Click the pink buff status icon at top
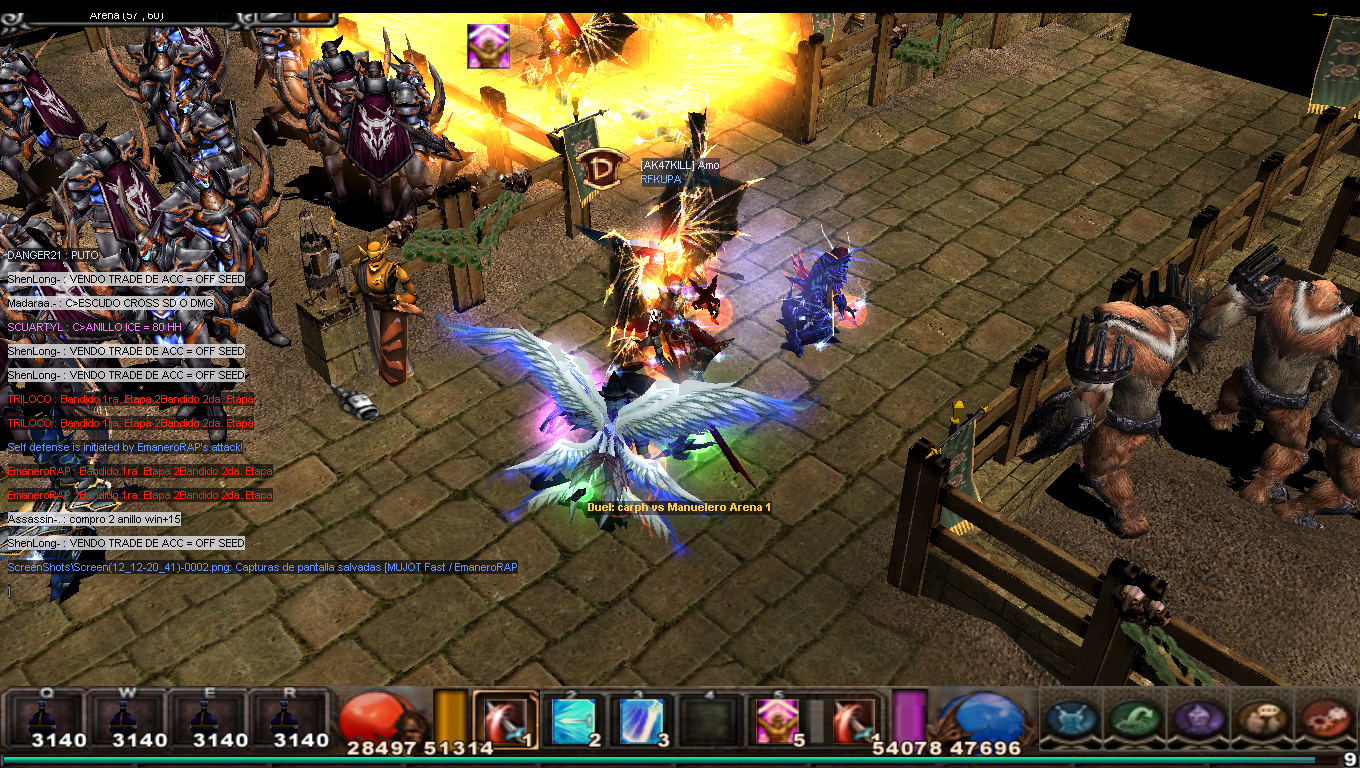The width and height of the screenshot is (1360, 768). pos(488,46)
